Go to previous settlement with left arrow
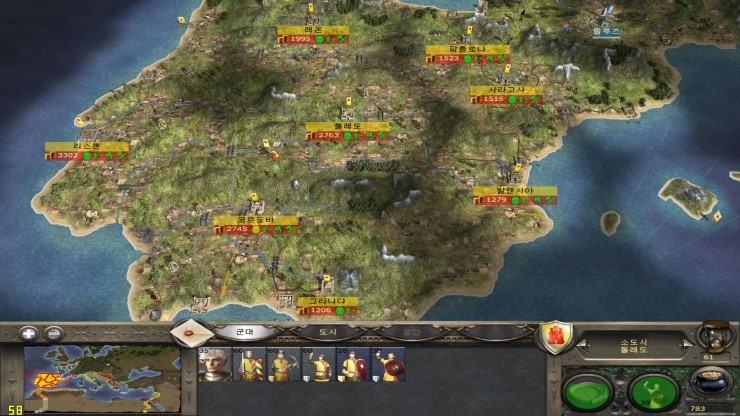Image resolution: width=740 pixels, height=416 pixels. [580, 346]
